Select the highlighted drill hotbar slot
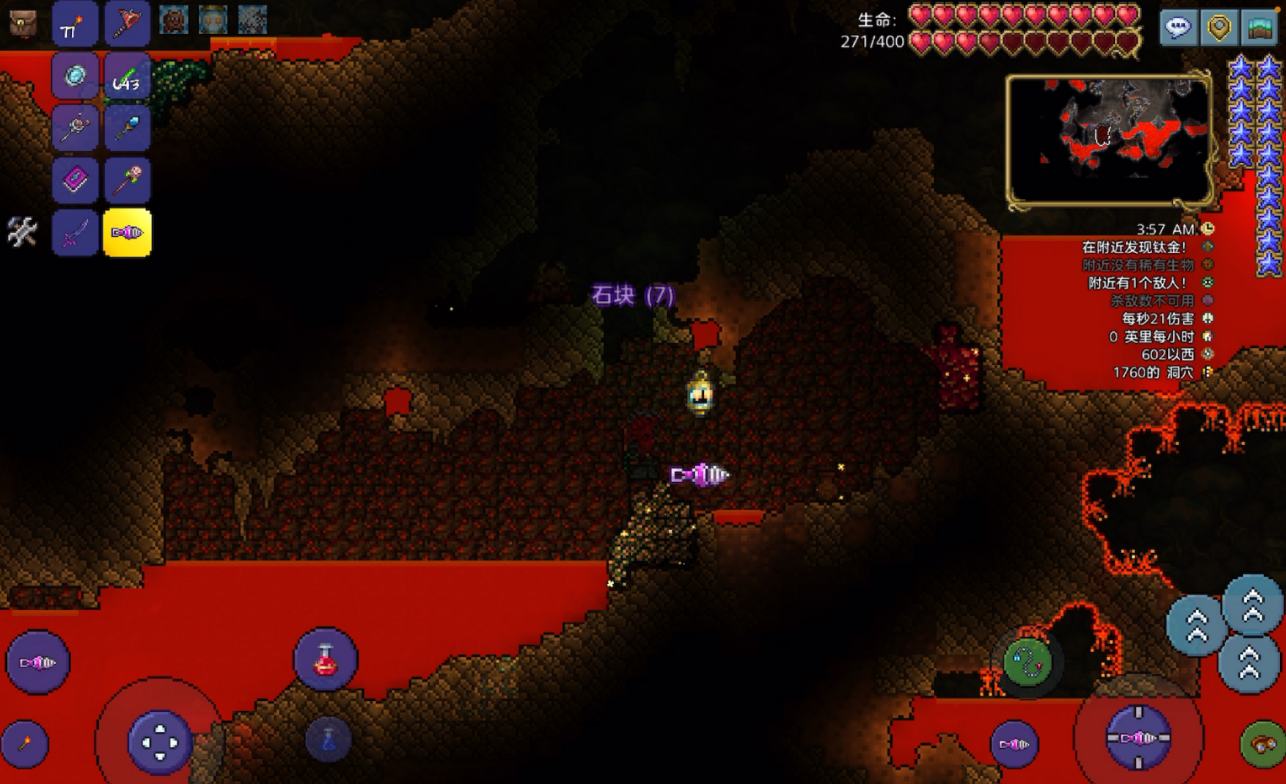The image size is (1286, 784). point(127,233)
